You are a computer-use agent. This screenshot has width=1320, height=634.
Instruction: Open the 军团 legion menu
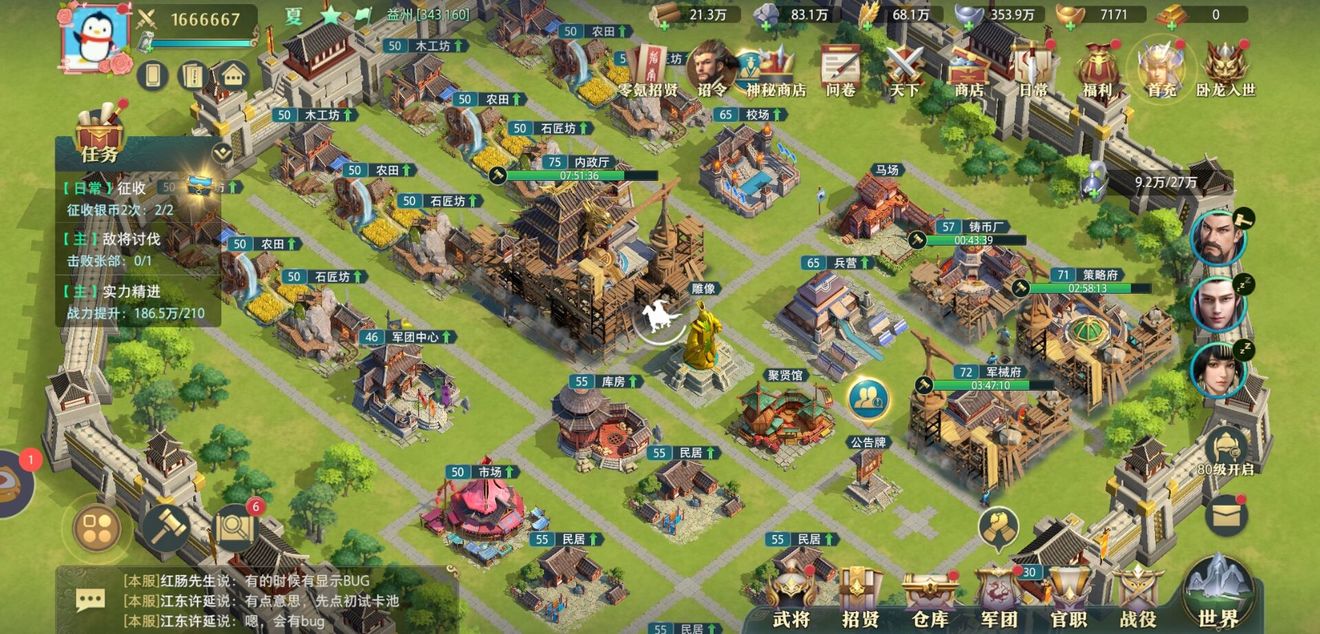tap(999, 598)
